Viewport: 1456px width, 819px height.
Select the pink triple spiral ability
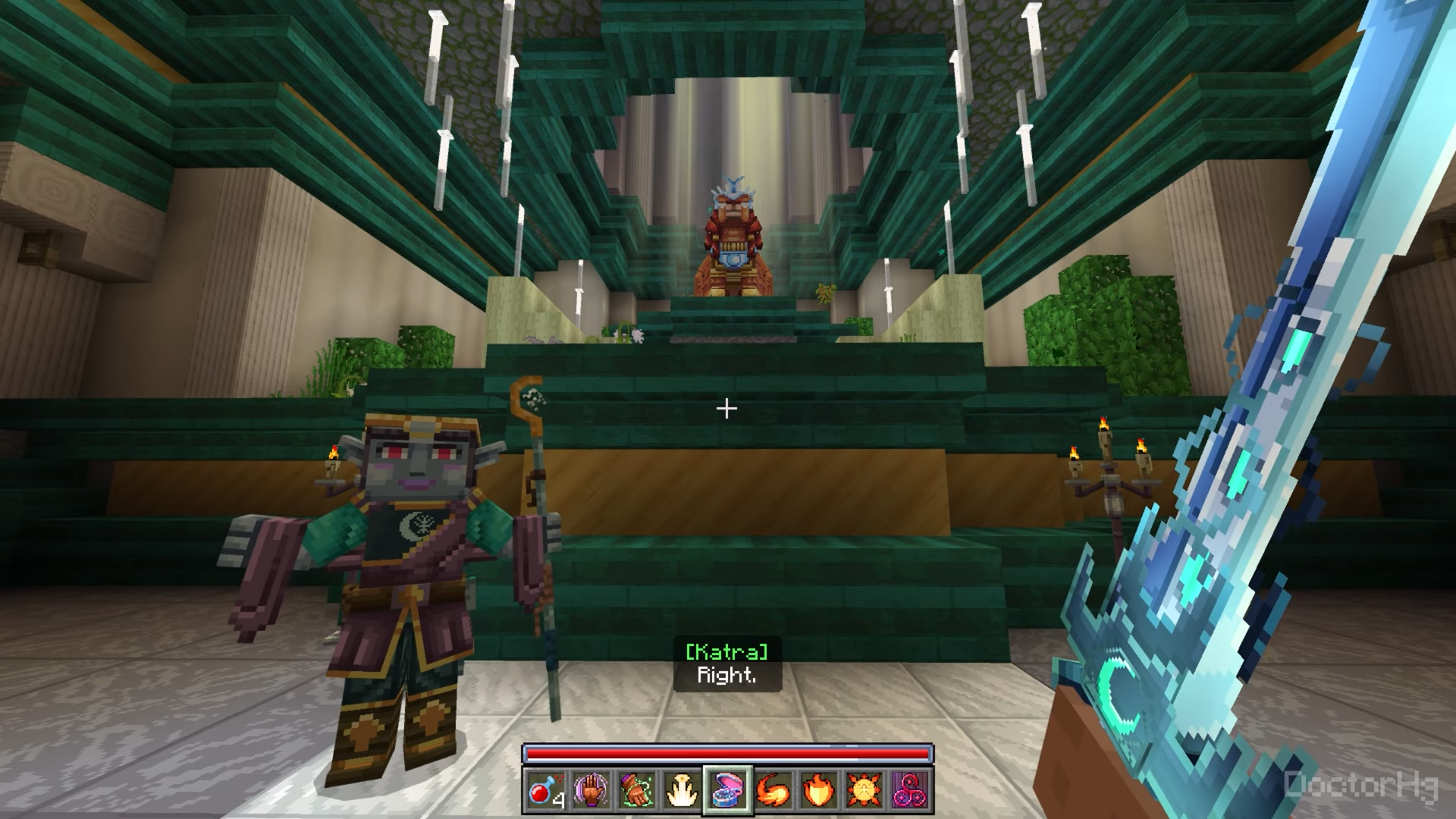pyautogui.click(x=910, y=790)
